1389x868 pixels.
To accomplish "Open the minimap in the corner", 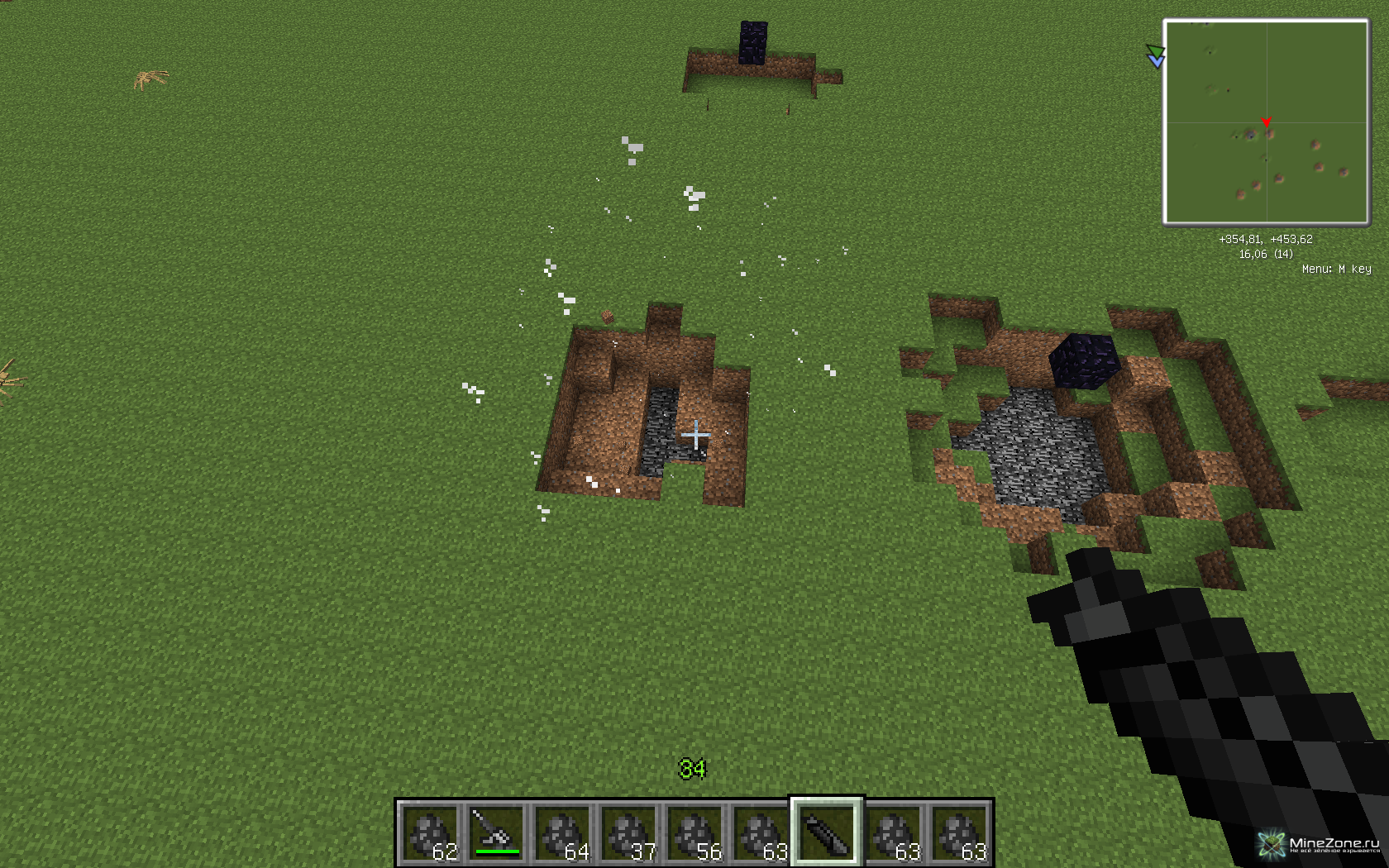I will pyautogui.click(x=1266, y=122).
